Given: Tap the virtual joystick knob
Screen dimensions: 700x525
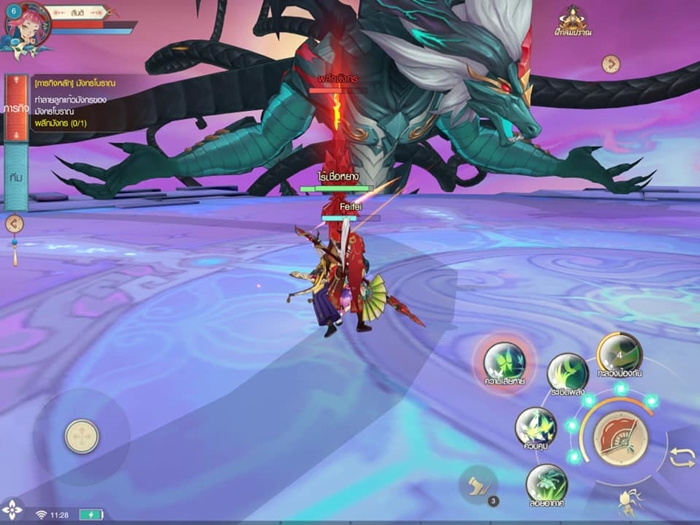Looking at the screenshot, I should (x=81, y=436).
